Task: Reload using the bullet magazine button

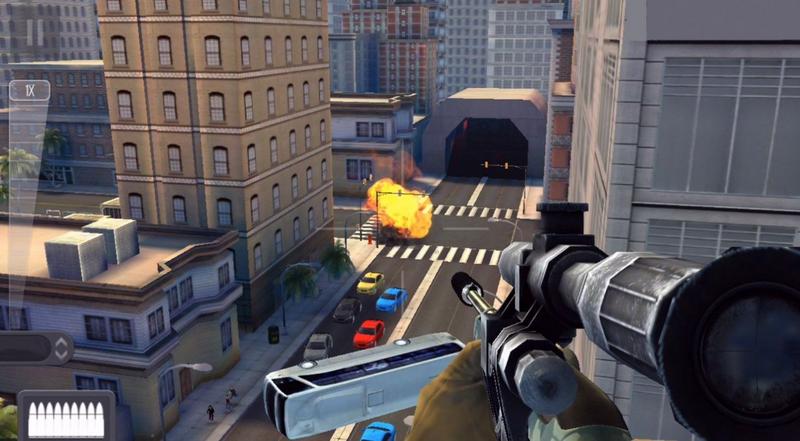Action: [x=66, y=415]
